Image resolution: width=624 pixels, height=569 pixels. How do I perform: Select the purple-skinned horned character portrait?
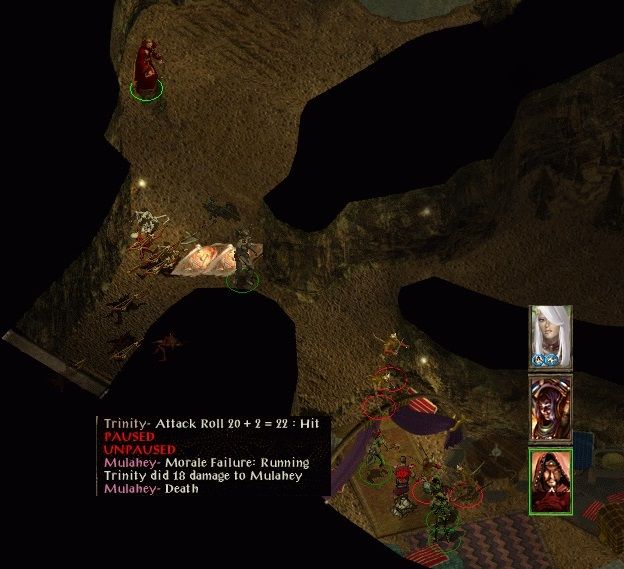pos(550,408)
